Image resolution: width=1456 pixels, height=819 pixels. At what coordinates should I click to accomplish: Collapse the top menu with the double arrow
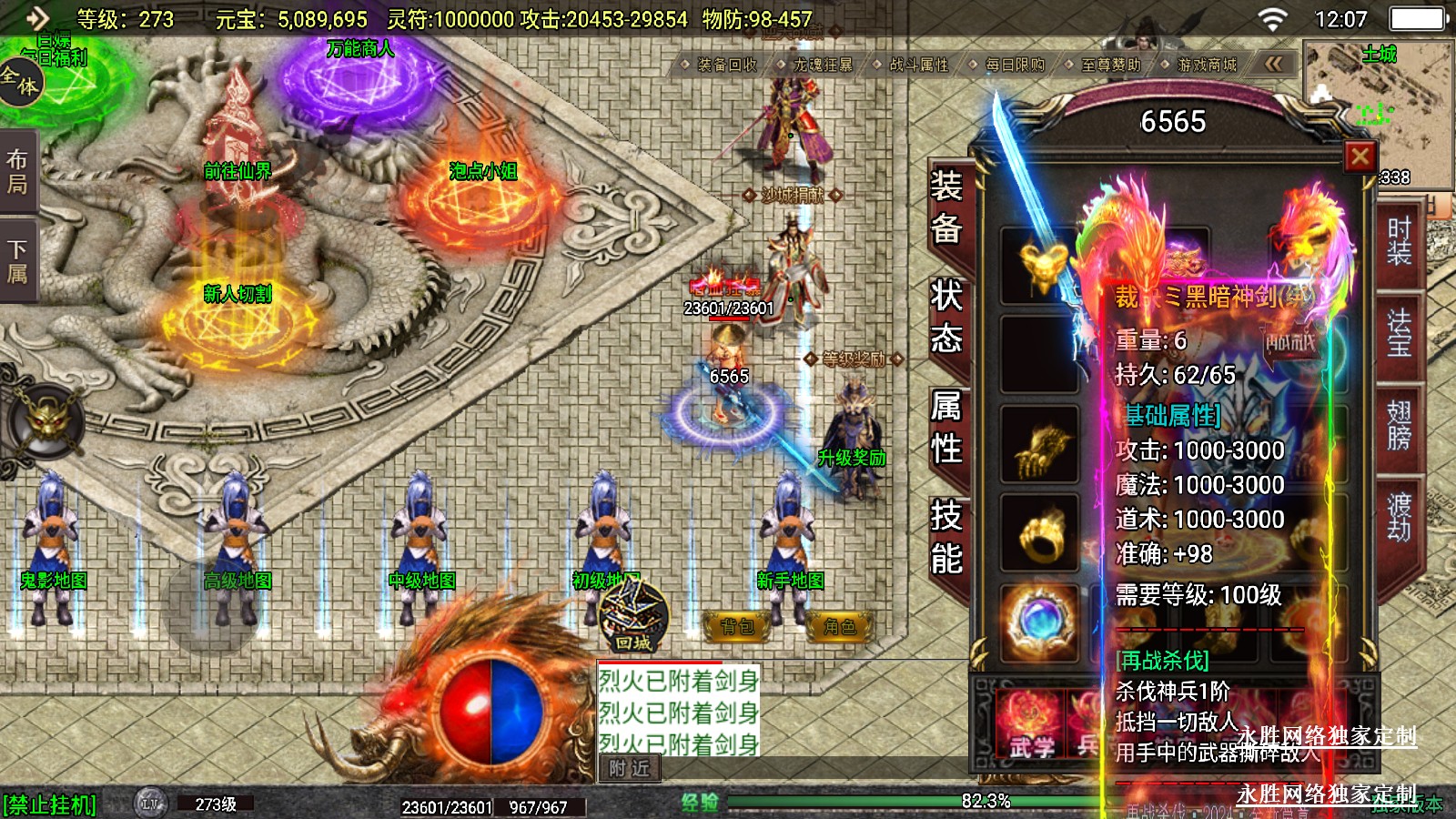tap(1273, 64)
